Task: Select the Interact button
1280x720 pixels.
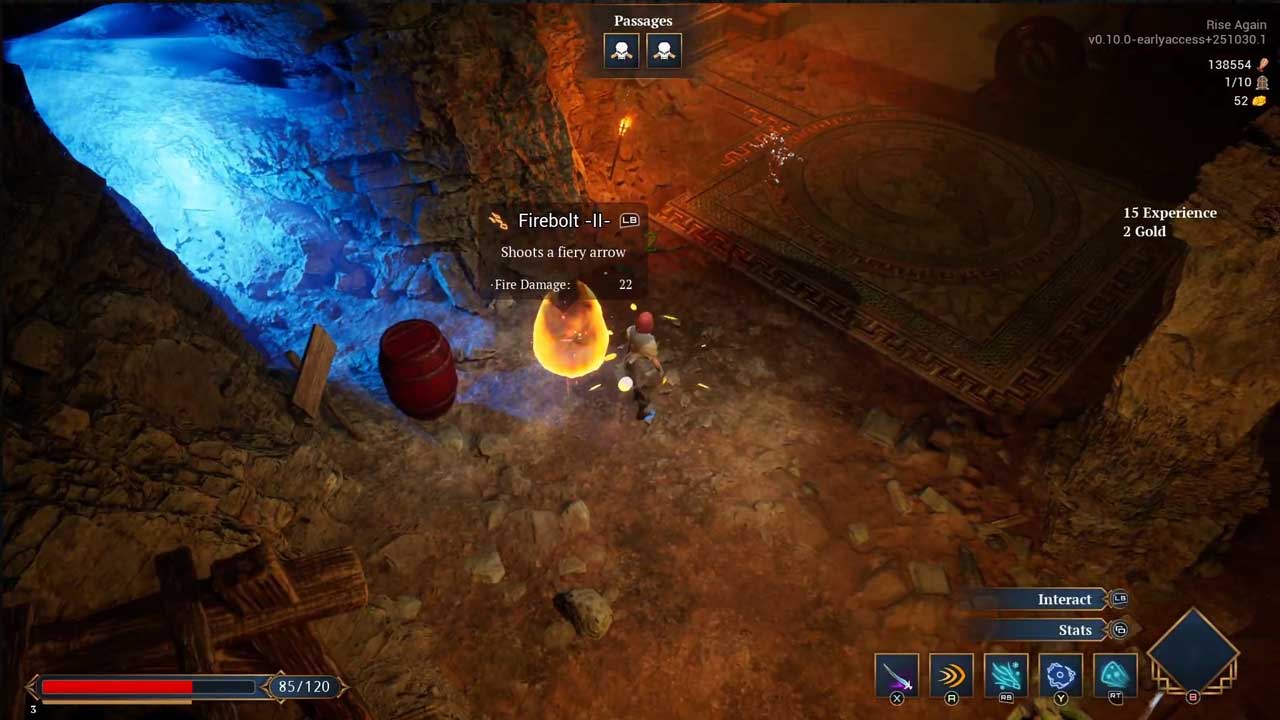Action: (1064, 599)
